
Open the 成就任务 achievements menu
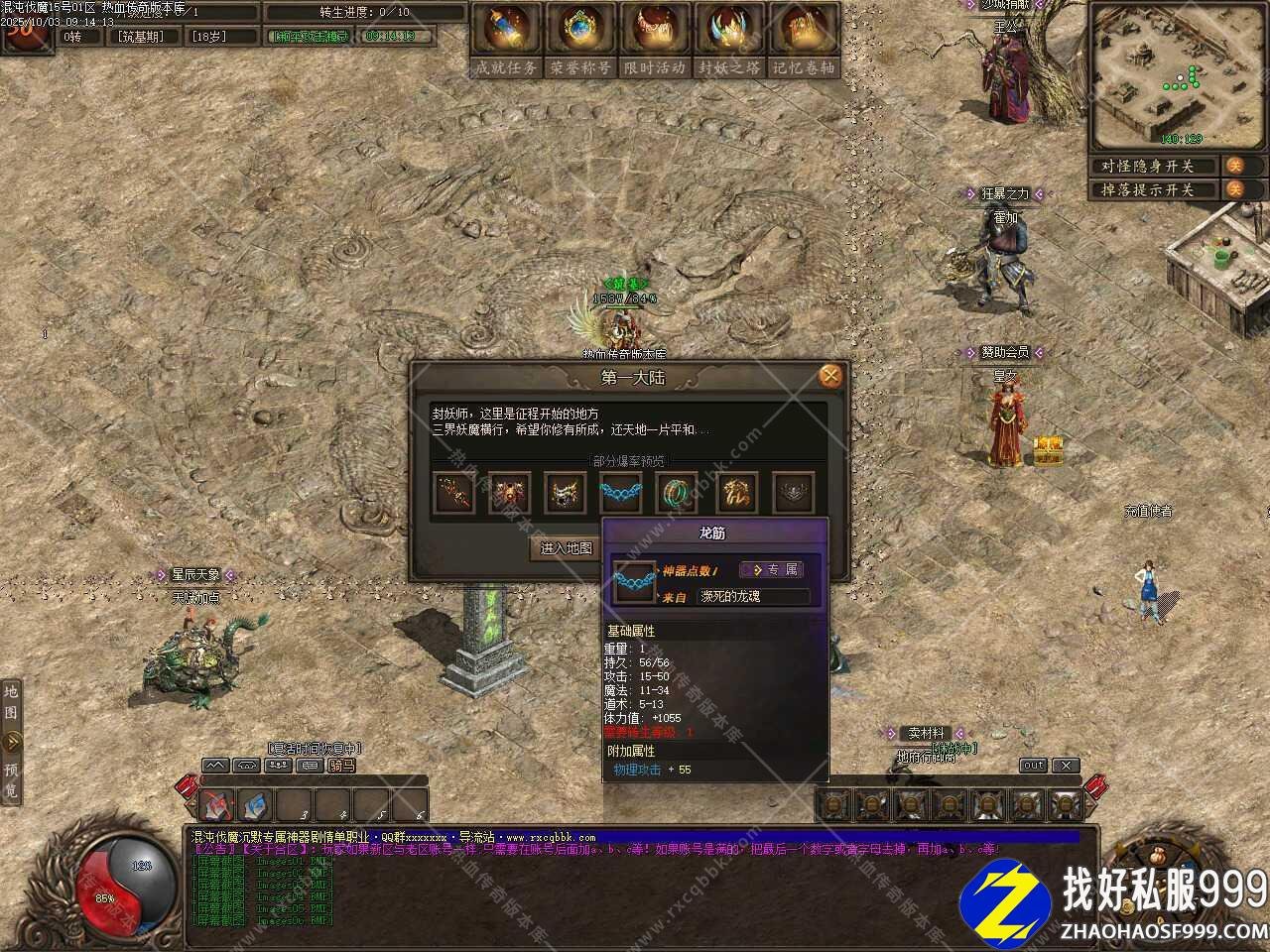tap(507, 40)
